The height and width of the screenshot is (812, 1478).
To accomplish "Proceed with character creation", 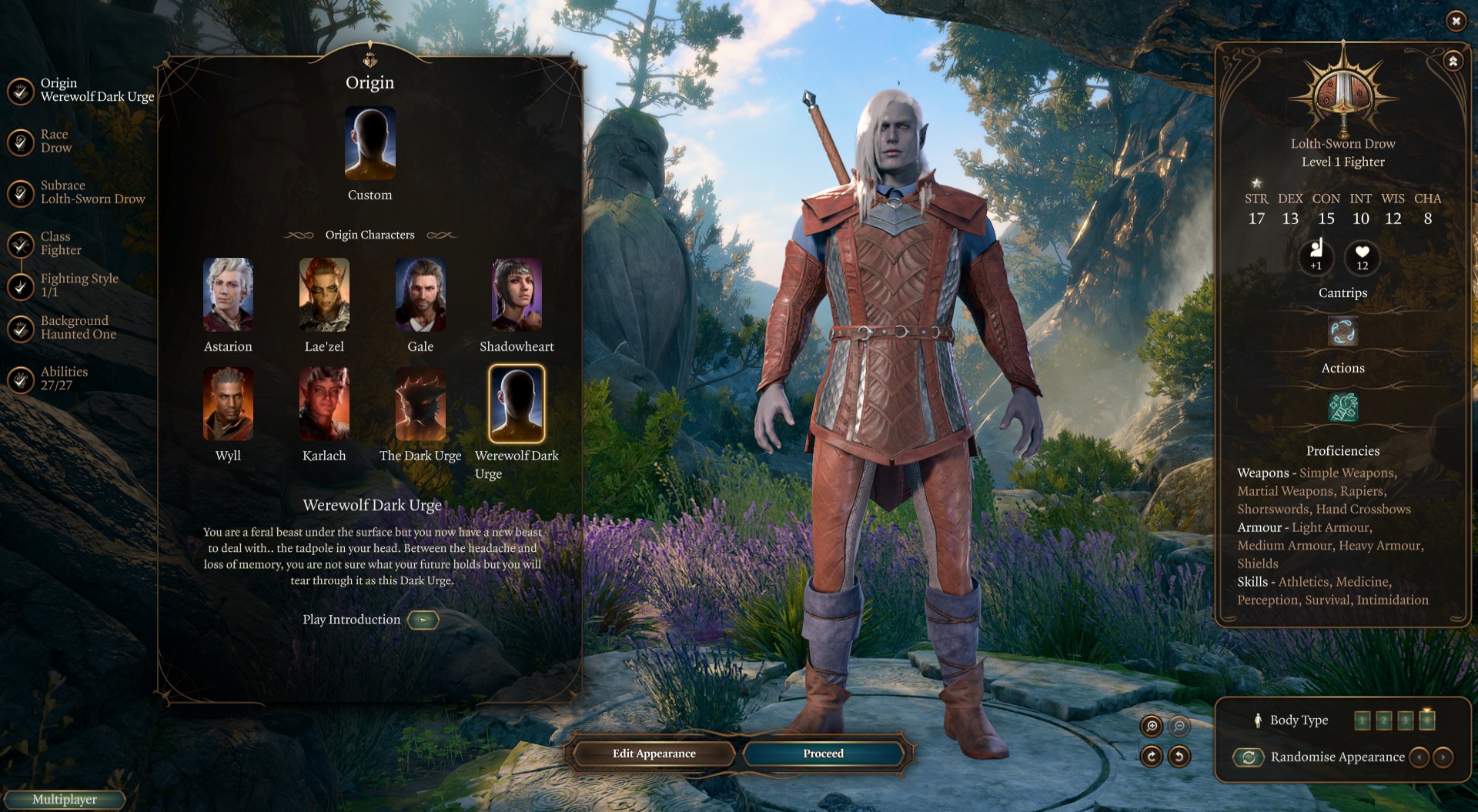I will click(823, 754).
